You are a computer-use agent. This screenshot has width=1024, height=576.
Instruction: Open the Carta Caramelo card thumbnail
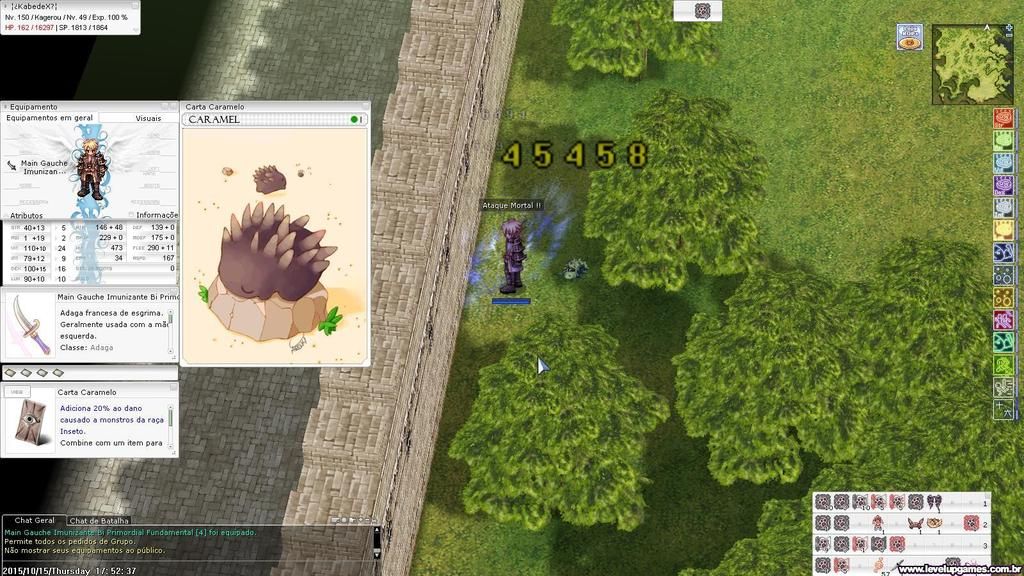(28, 421)
